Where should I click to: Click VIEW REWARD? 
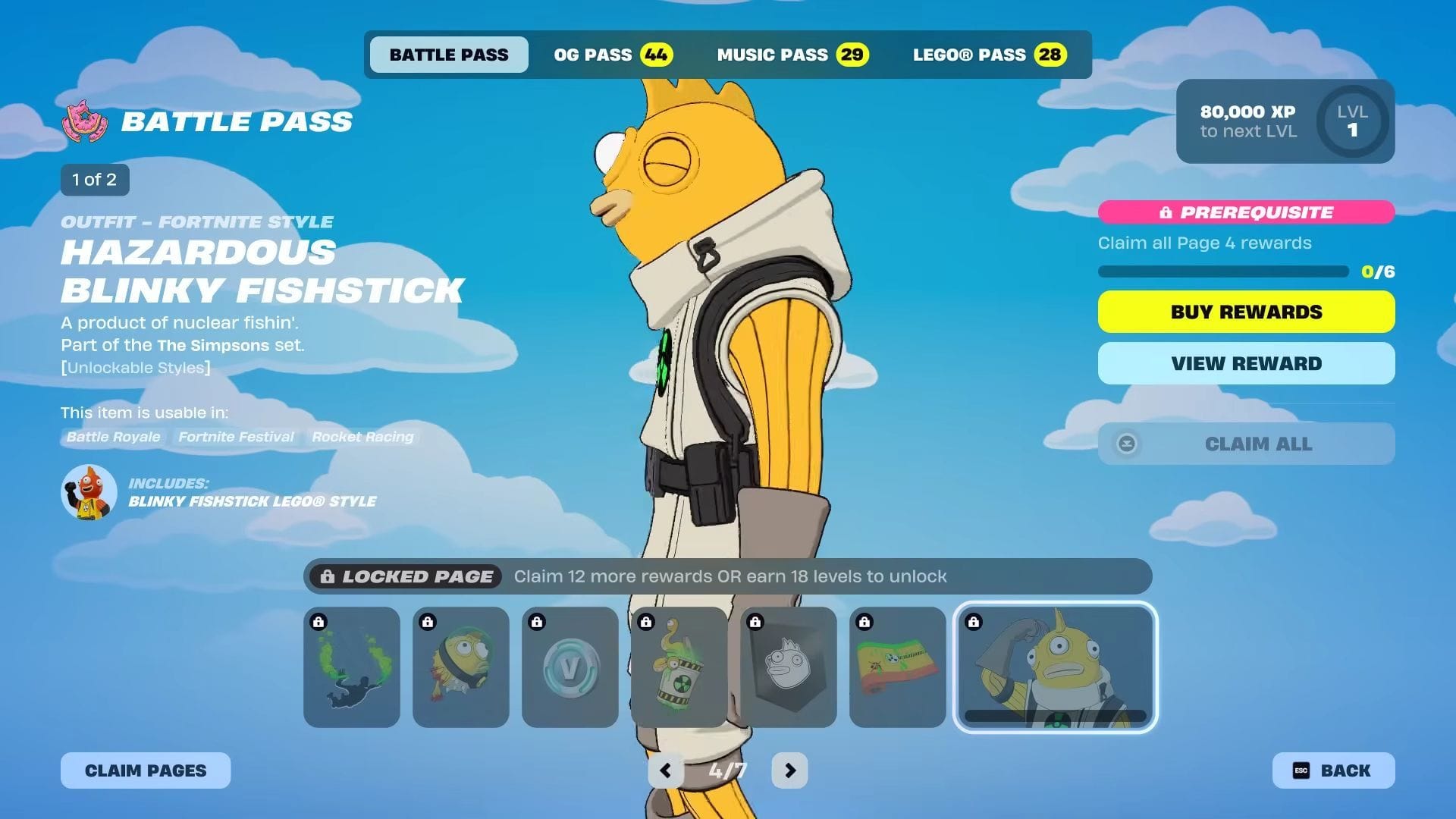tap(1246, 362)
